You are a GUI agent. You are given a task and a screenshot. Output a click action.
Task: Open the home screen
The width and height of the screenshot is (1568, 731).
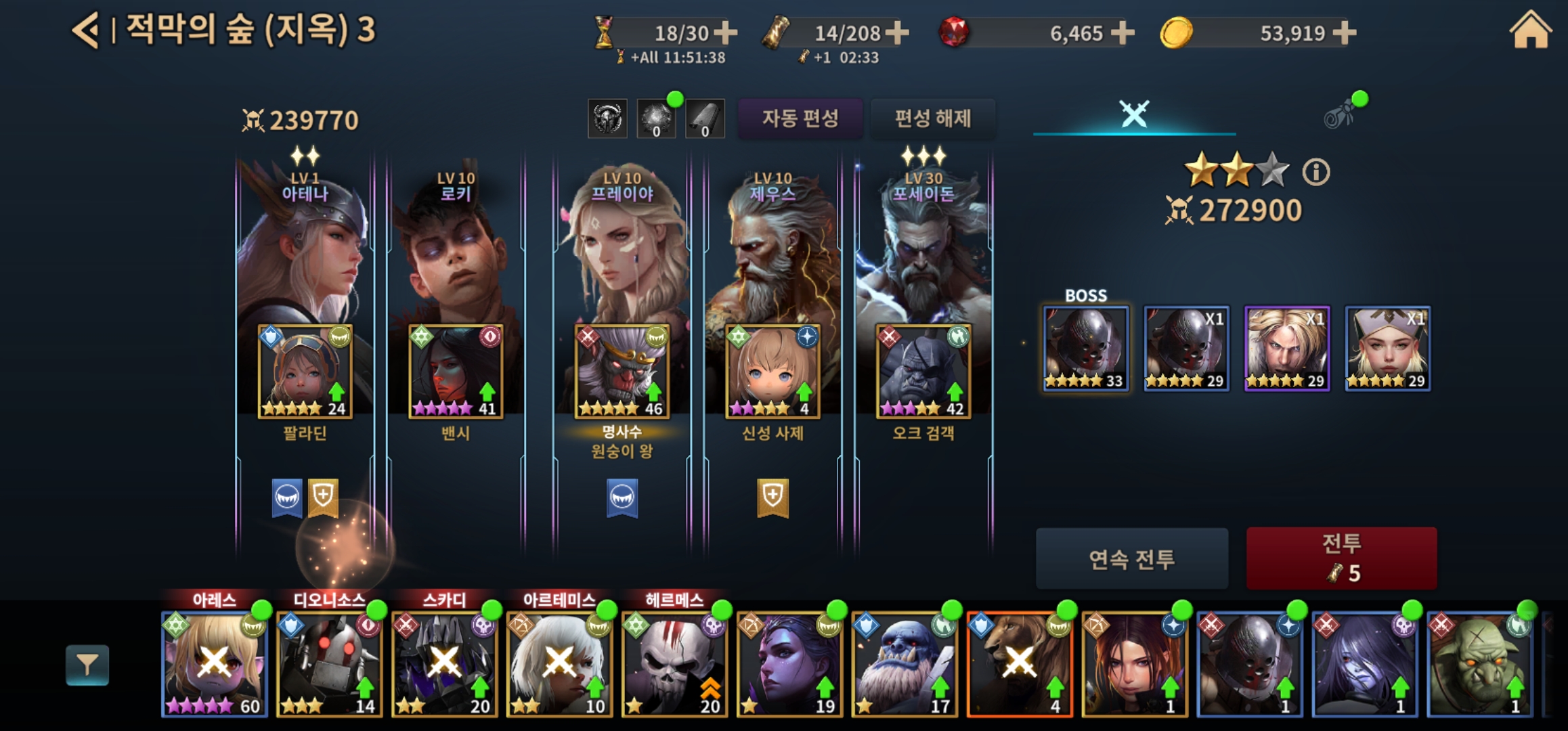tap(1529, 32)
